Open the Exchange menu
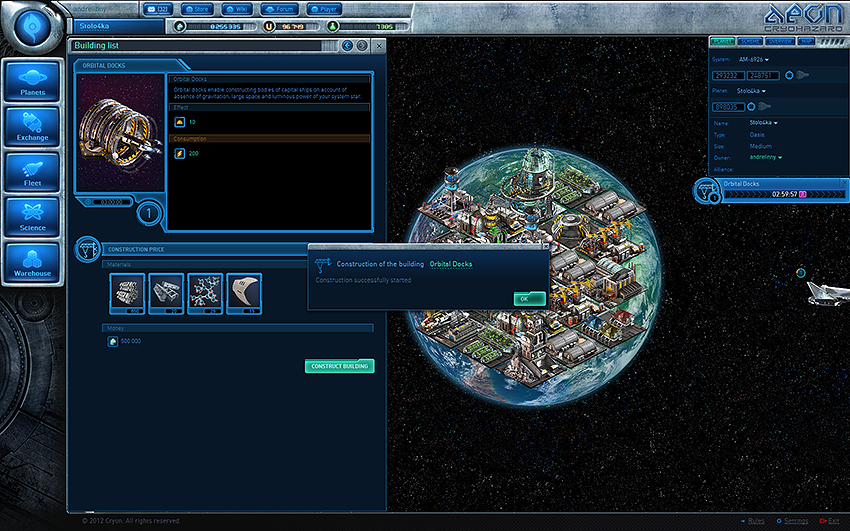The image size is (850, 531). [x=32, y=128]
